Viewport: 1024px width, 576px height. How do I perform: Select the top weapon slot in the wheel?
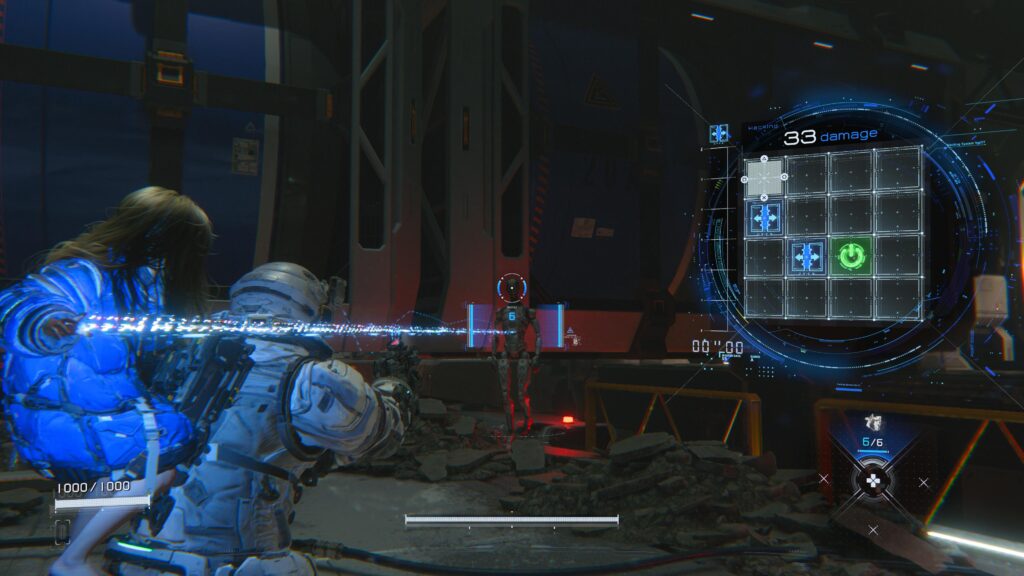[x=872, y=425]
